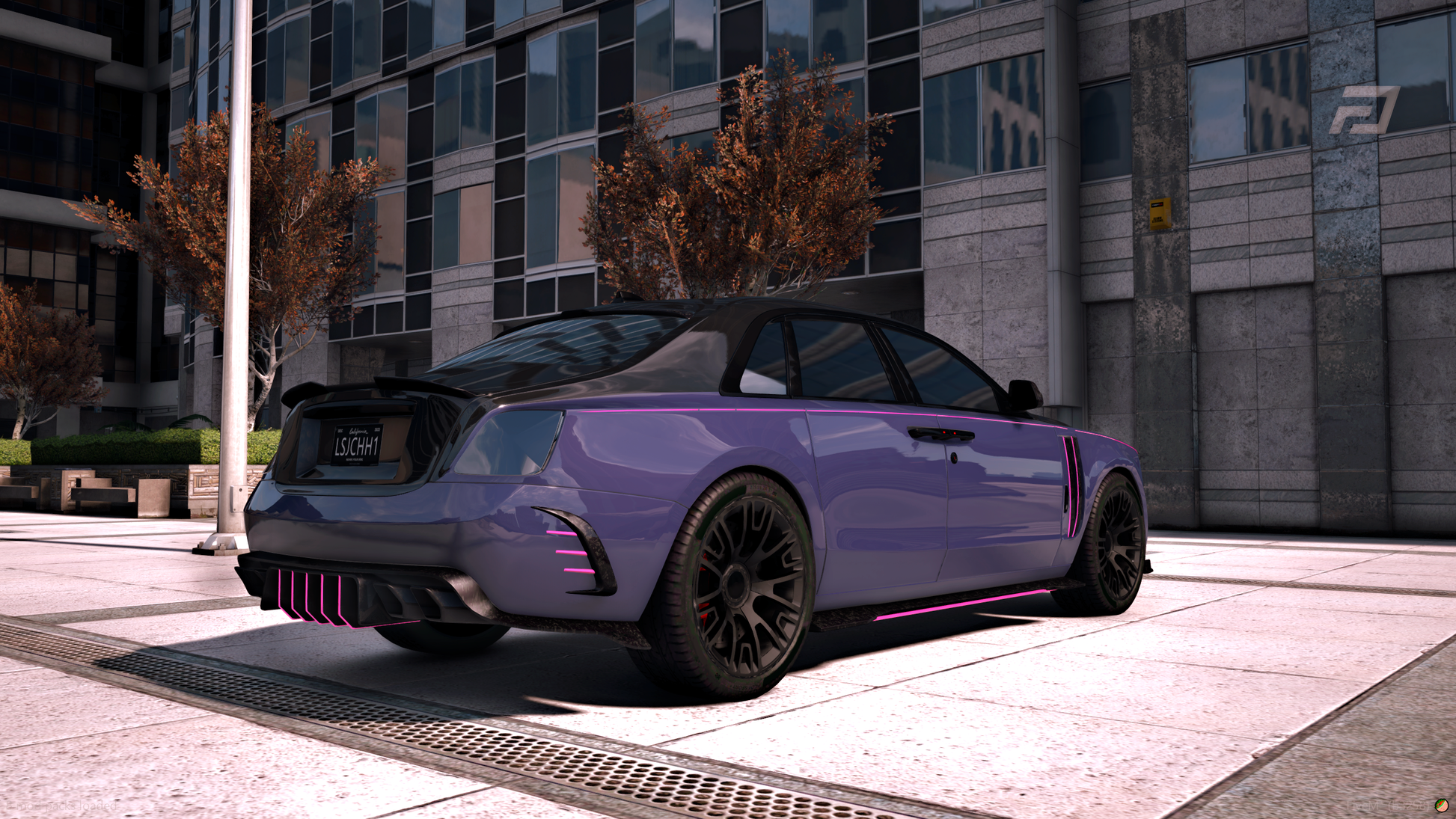
Task: Click the FiveM taco icon
Action: point(1441,806)
